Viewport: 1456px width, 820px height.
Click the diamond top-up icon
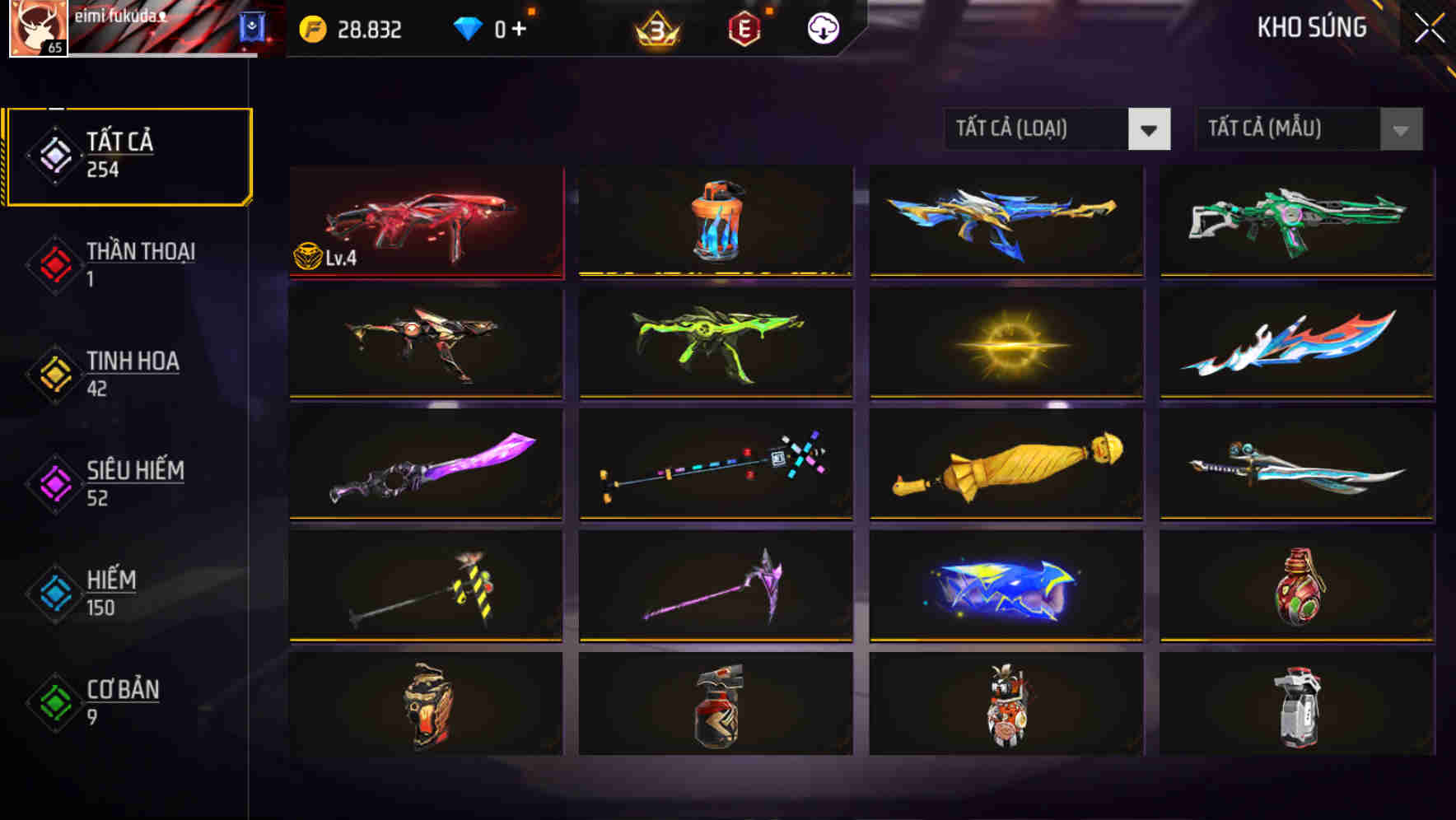tap(469, 29)
